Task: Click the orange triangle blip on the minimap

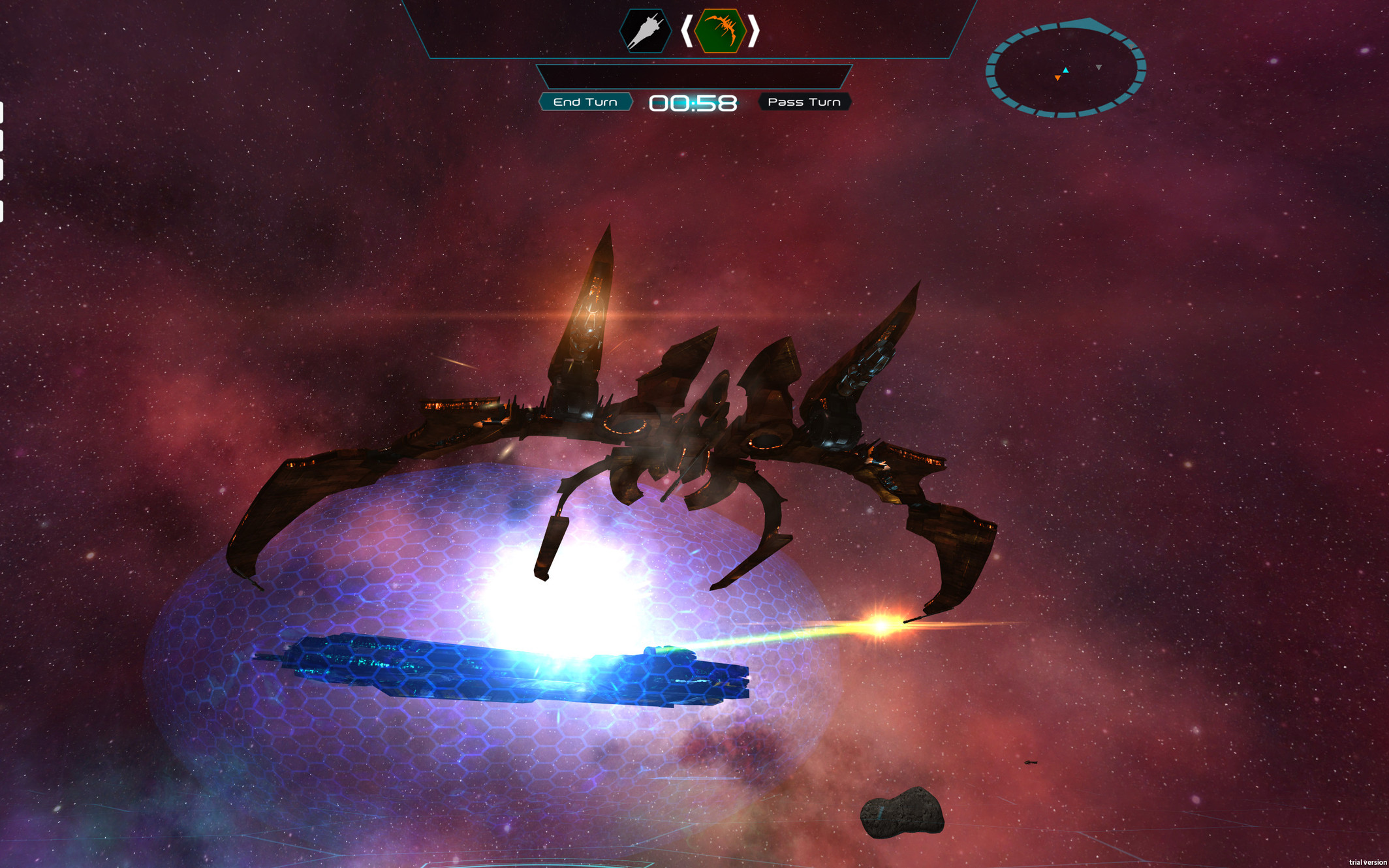Action: point(1057,76)
